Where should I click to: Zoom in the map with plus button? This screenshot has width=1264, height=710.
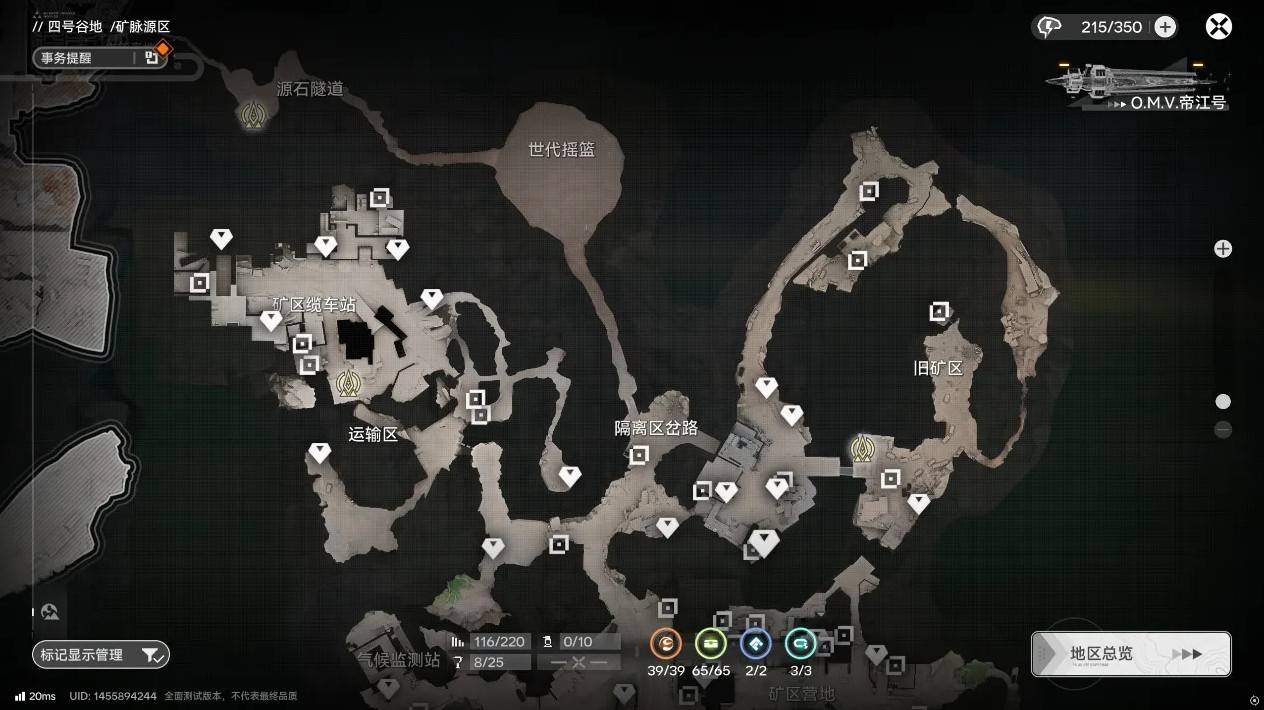pos(1223,249)
